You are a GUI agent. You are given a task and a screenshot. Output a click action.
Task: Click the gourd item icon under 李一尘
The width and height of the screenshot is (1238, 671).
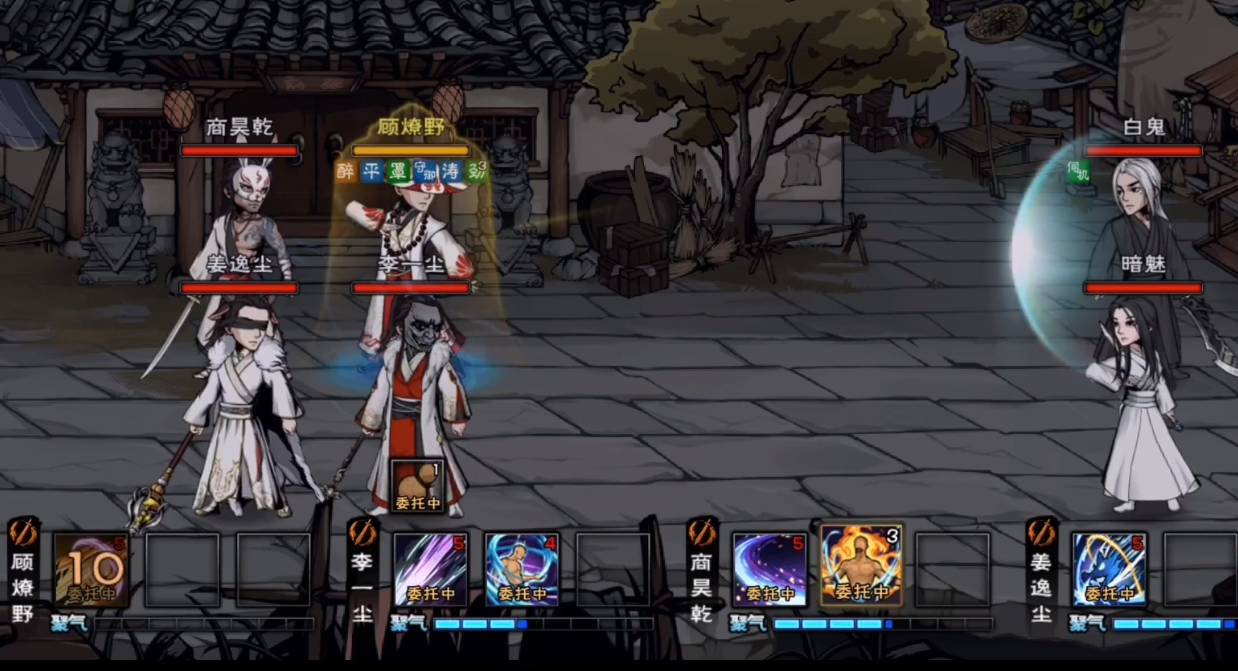click(x=417, y=486)
